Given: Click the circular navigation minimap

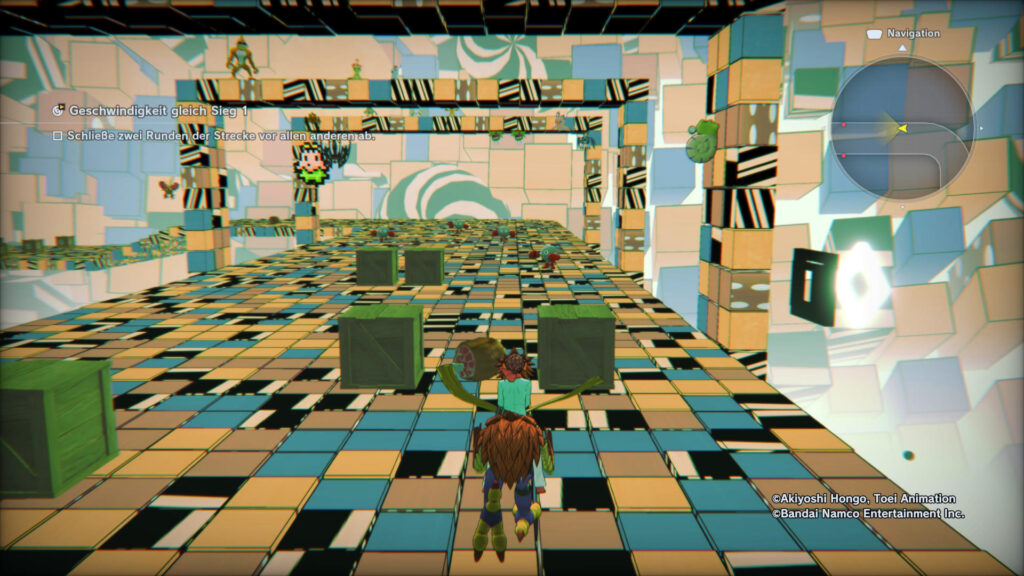Looking at the screenshot, I should (901, 128).
